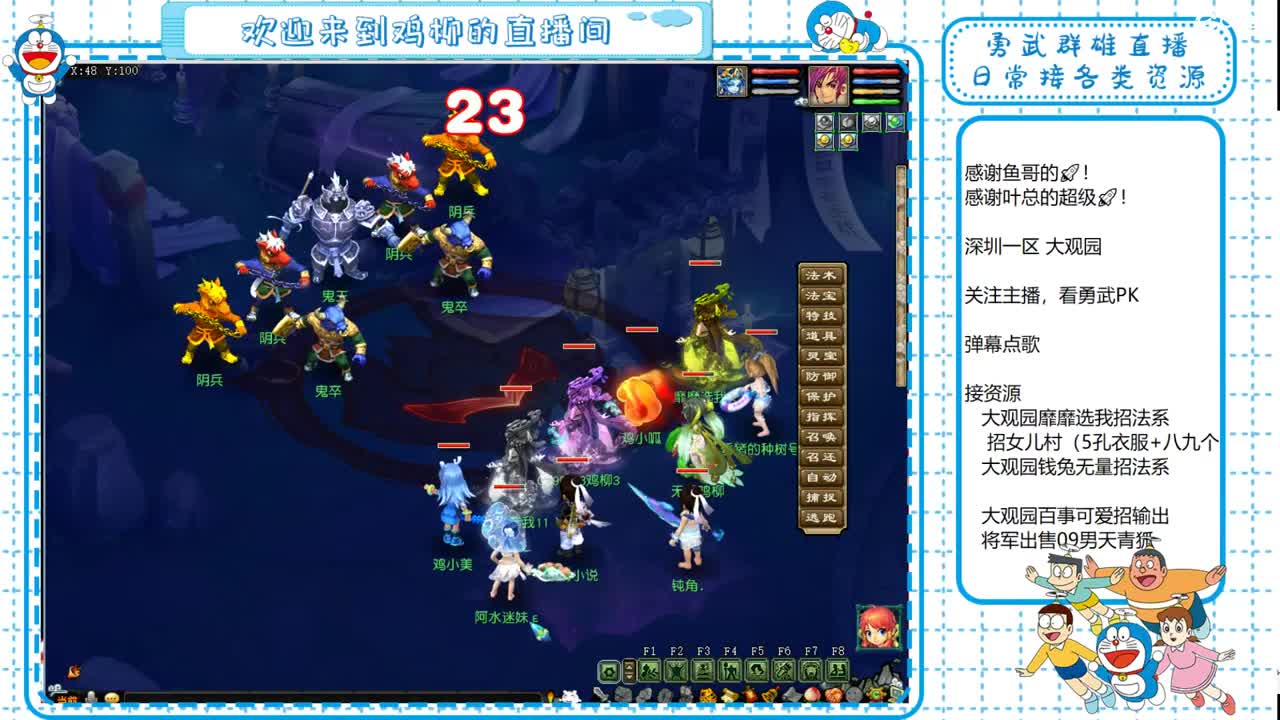Click the F5 skill shortcut icon
Image resolution: width=1280 pixels, height=720 pixels.
[x=758, y=668]
